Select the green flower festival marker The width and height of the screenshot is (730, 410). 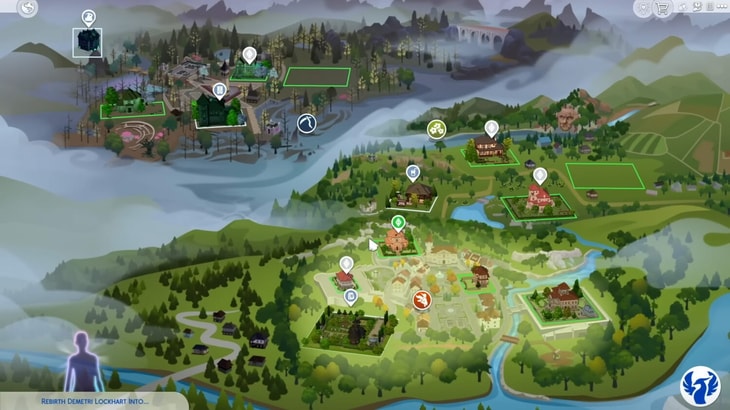pos(436,129)
